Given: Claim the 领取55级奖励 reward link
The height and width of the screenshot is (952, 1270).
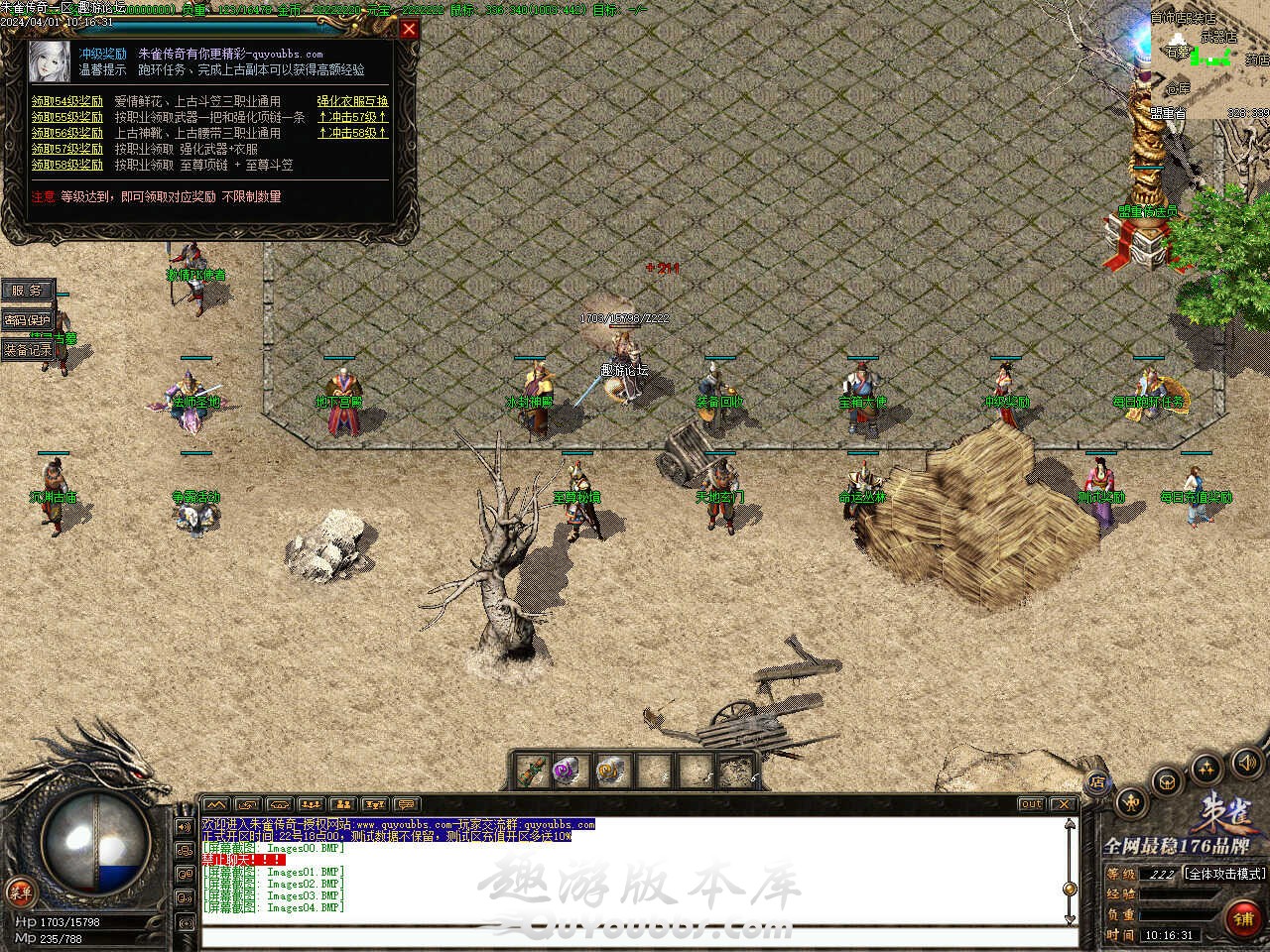Looking at the screenshot, I should coord(66,117).
